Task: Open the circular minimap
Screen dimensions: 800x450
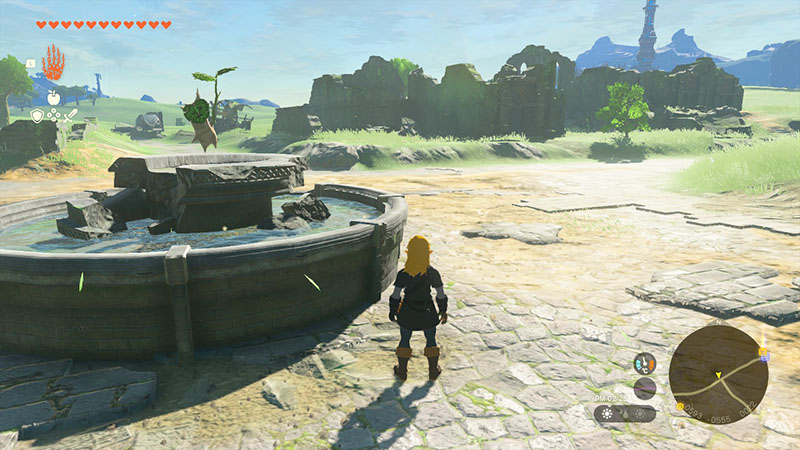Action: [718, 374]
